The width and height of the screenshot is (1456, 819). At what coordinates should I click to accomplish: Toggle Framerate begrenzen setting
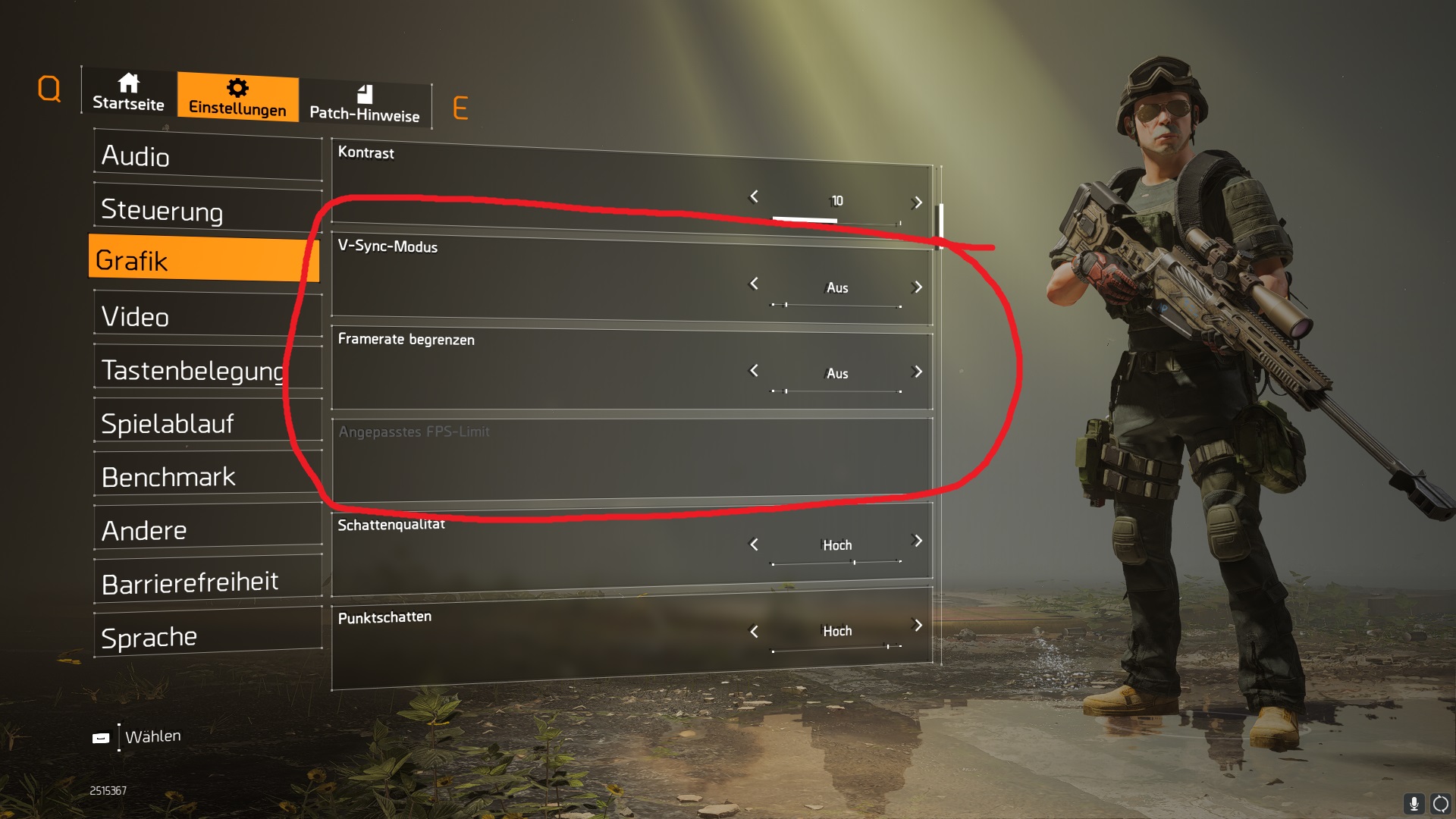836,373
